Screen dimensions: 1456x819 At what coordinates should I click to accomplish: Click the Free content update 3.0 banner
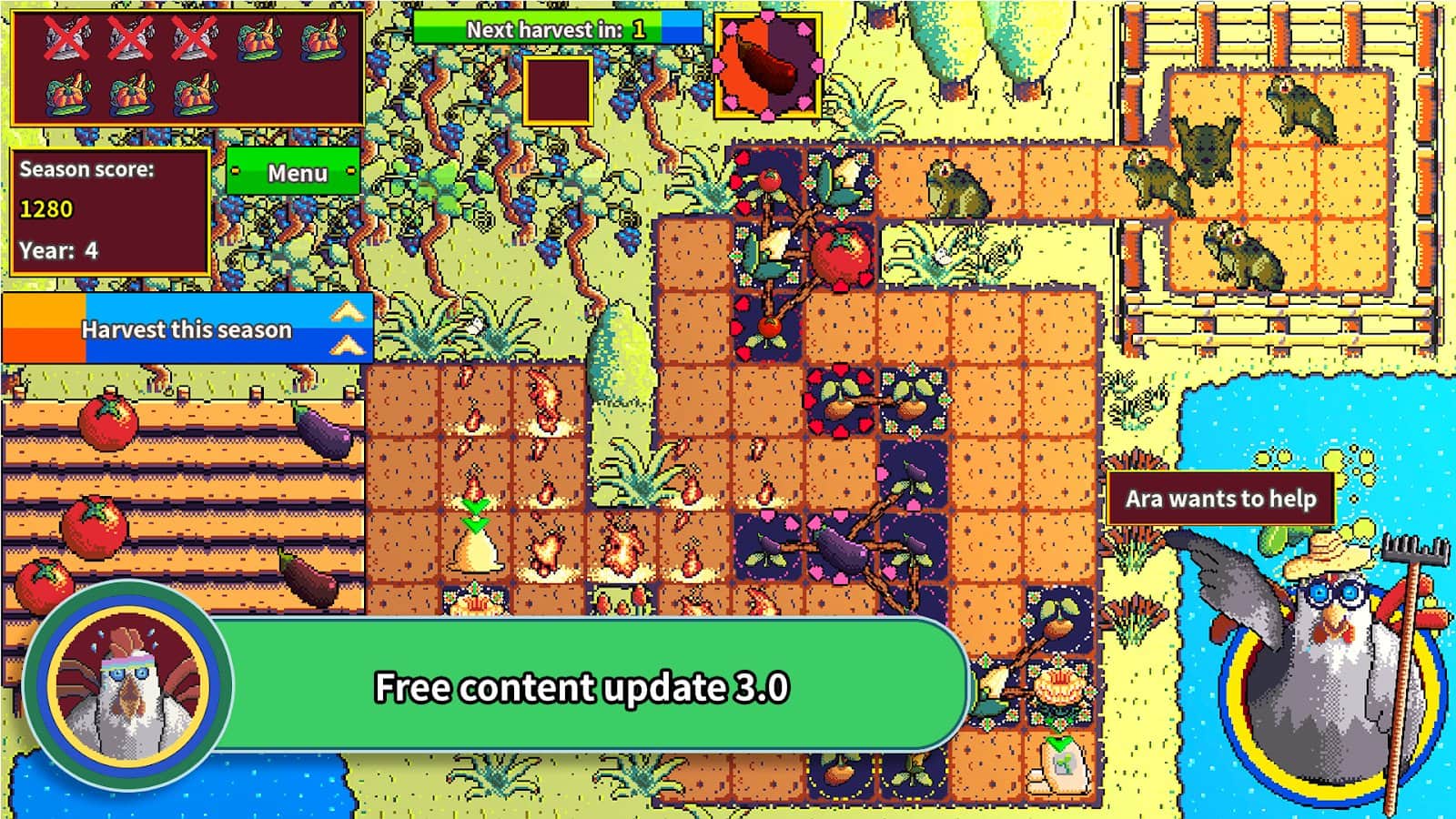pos(582,689)
